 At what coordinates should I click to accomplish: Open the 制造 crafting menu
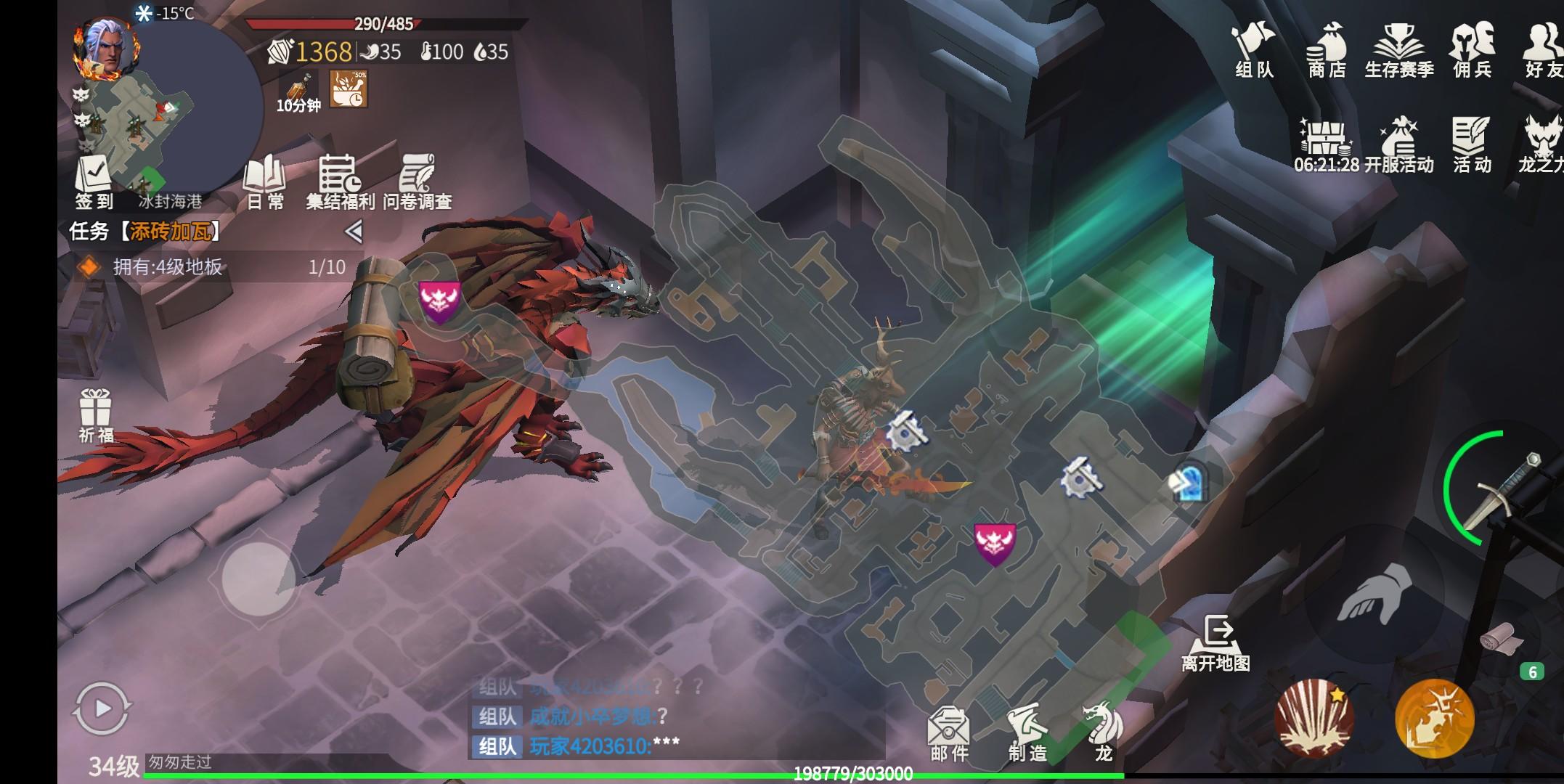(x=1027, y=733)
